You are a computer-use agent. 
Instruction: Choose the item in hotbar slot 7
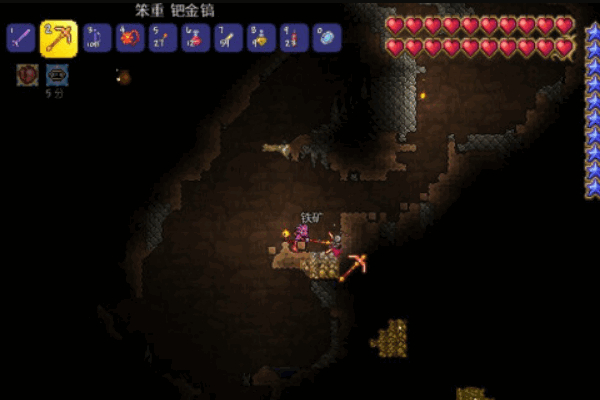229,39
